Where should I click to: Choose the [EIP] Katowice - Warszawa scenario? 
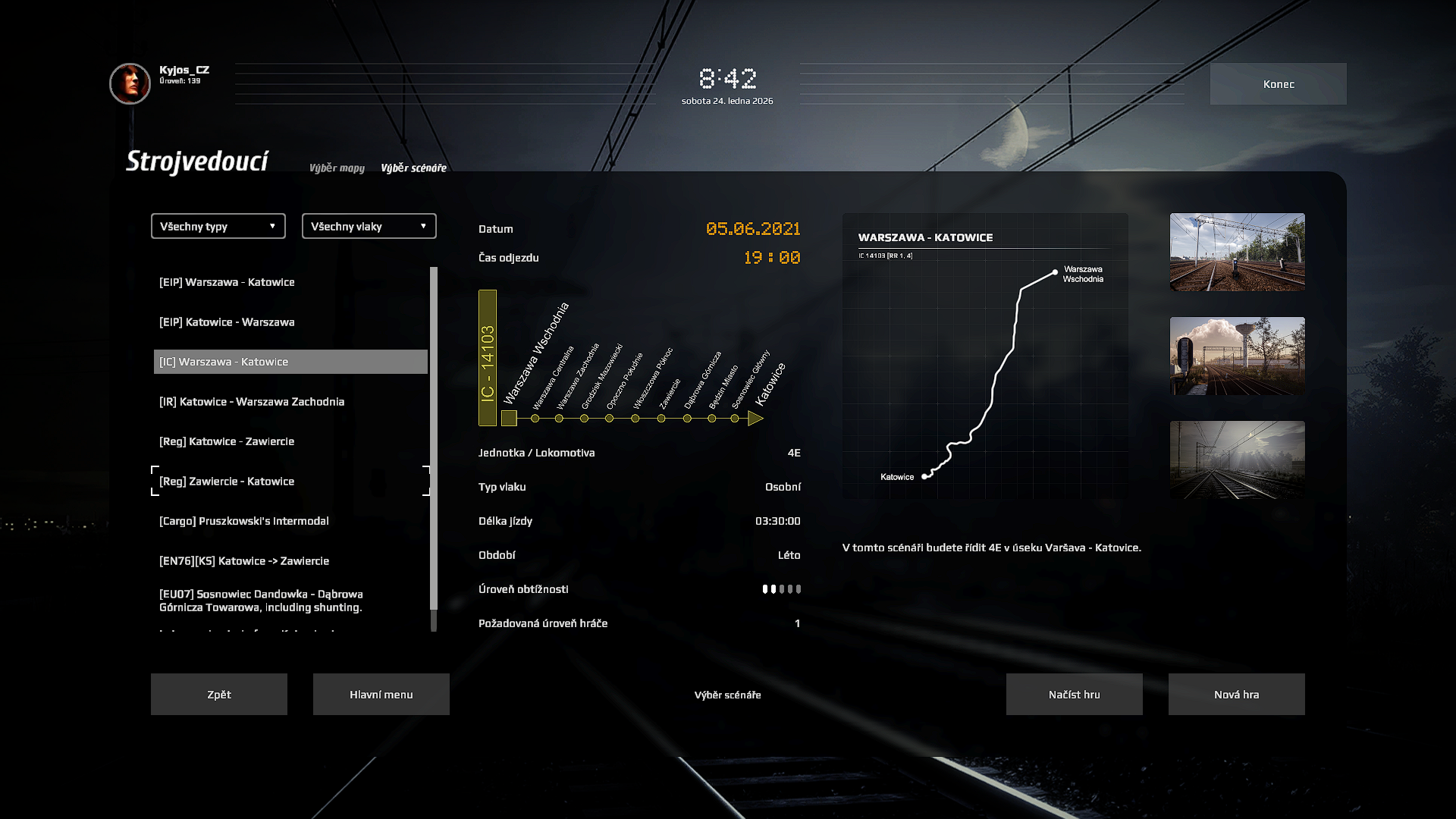pyautogui.click(x=227, y=322)
